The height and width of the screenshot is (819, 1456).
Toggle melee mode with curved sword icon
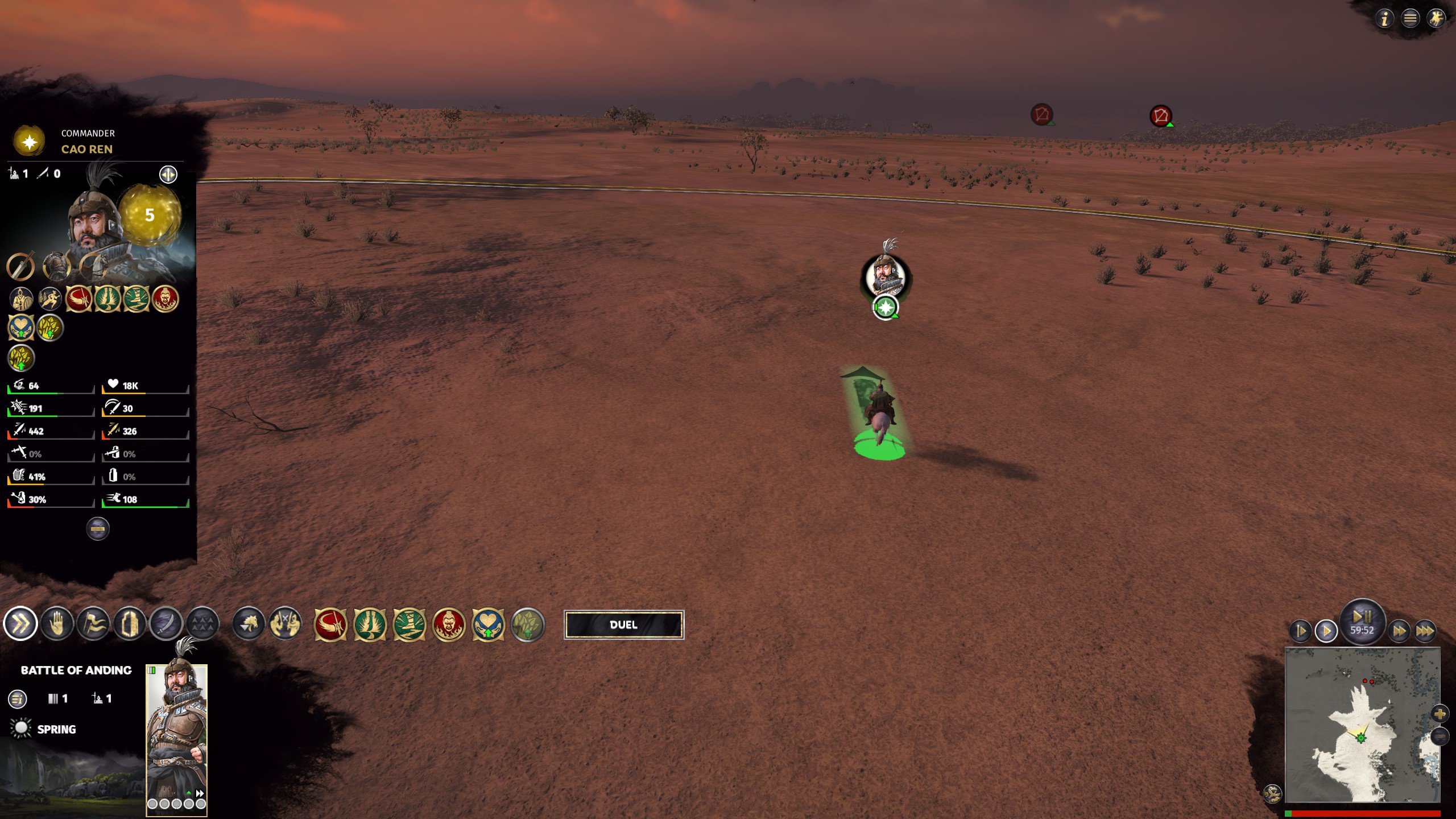coord(166,624)
